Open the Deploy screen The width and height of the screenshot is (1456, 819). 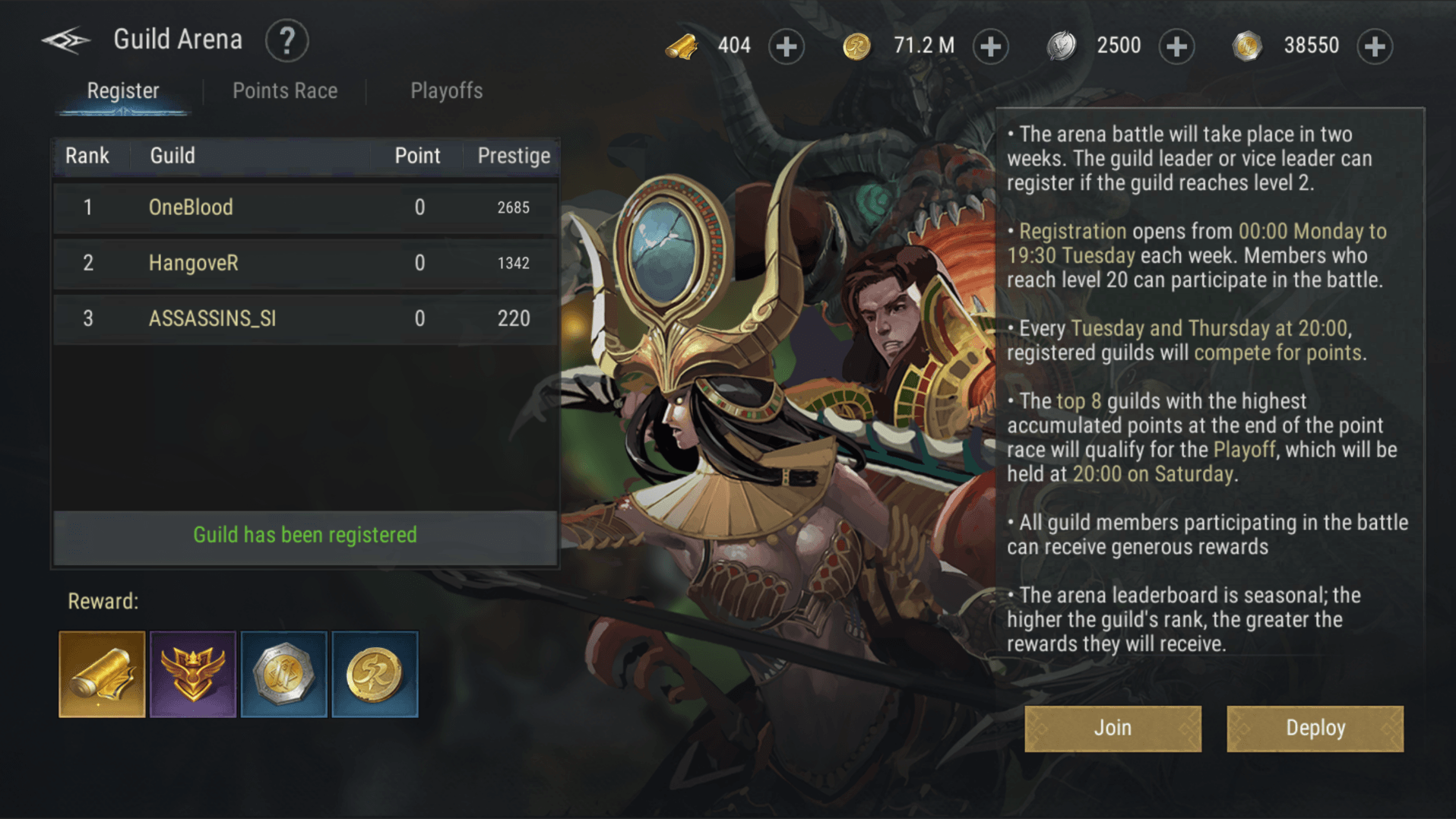click(x=1315, y=729)
